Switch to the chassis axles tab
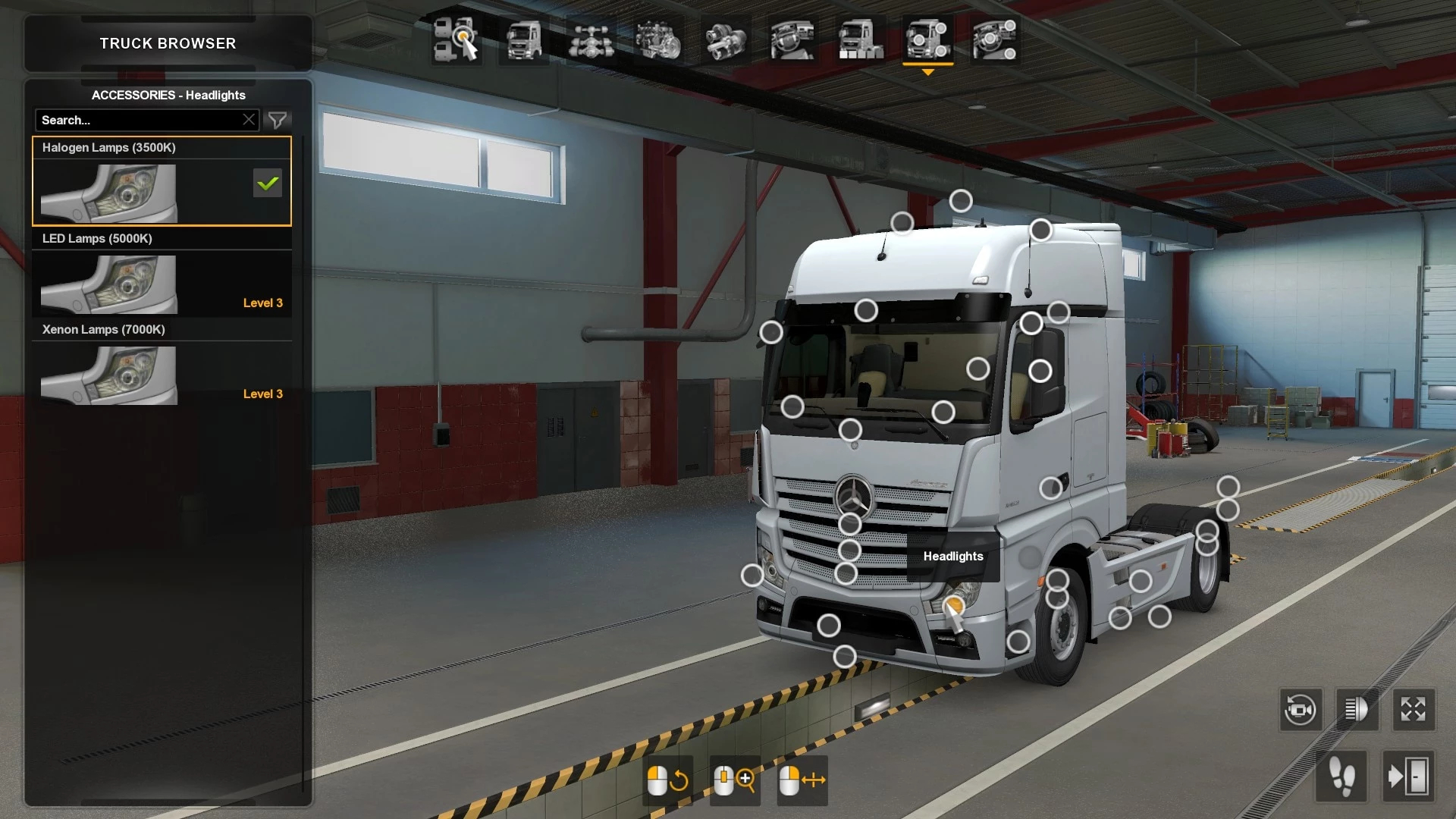The width and height of the screenshot is (1456, 819). tap(591, 39)
